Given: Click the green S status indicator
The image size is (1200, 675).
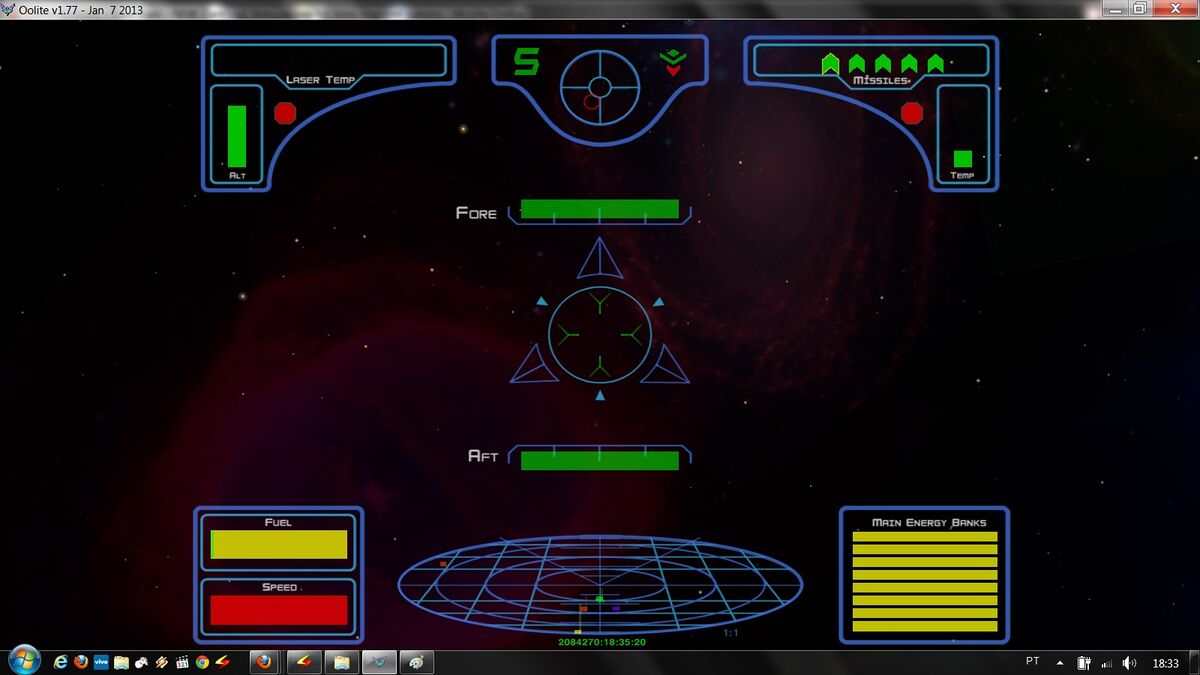Looking at the screenshot, I should pos(526,63).
